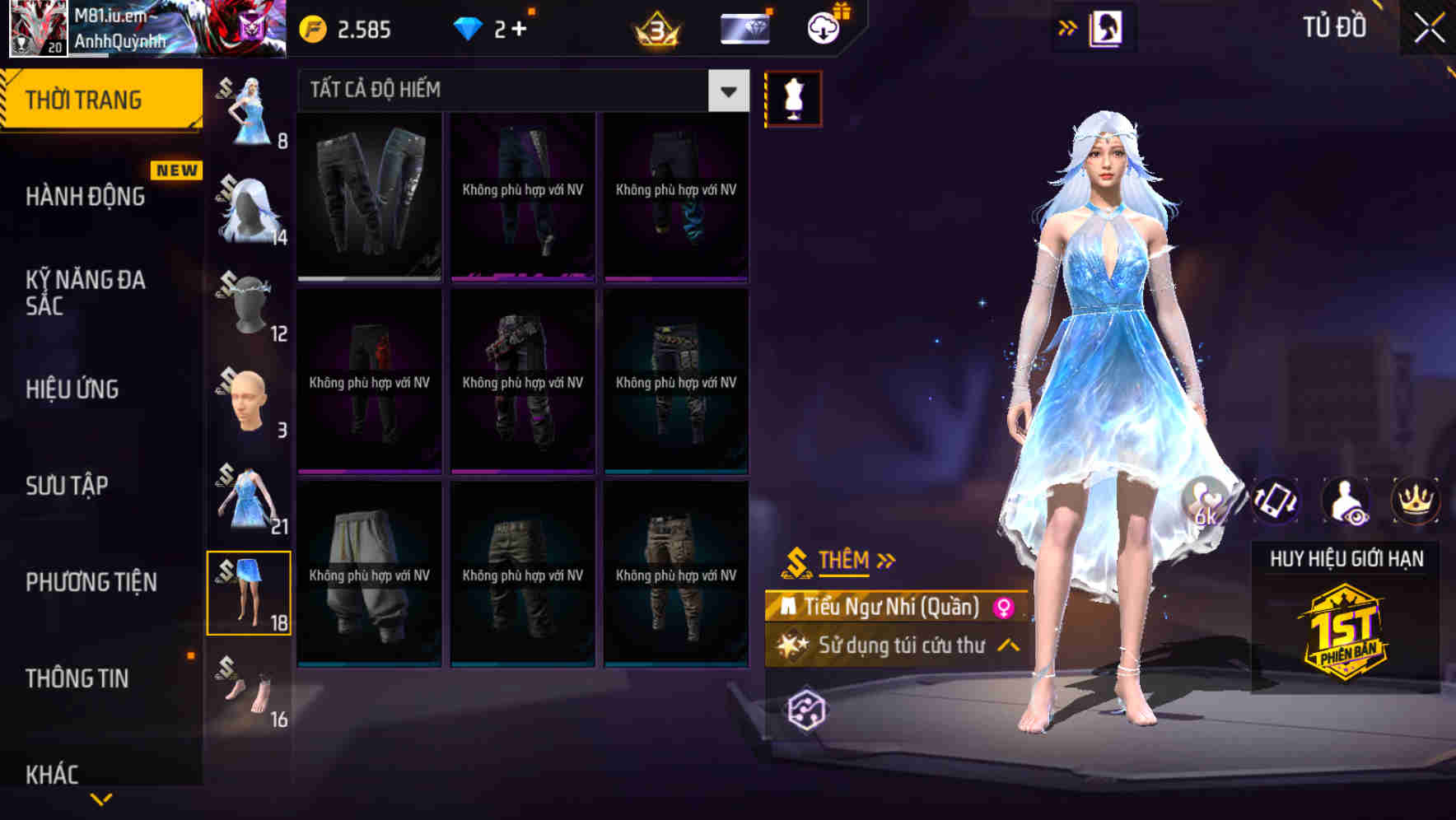Open the PHƯƠNG TIỆN menu
Image resolution: width=1456 pixels, height=820 pixels.
pyautogui.click(x=91, y=581)
